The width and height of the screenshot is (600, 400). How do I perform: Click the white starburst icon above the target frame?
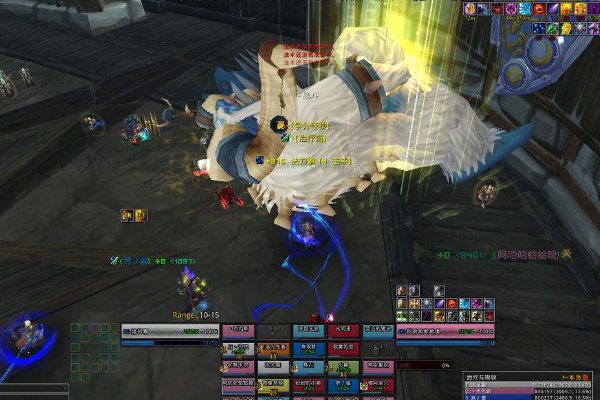426,302
